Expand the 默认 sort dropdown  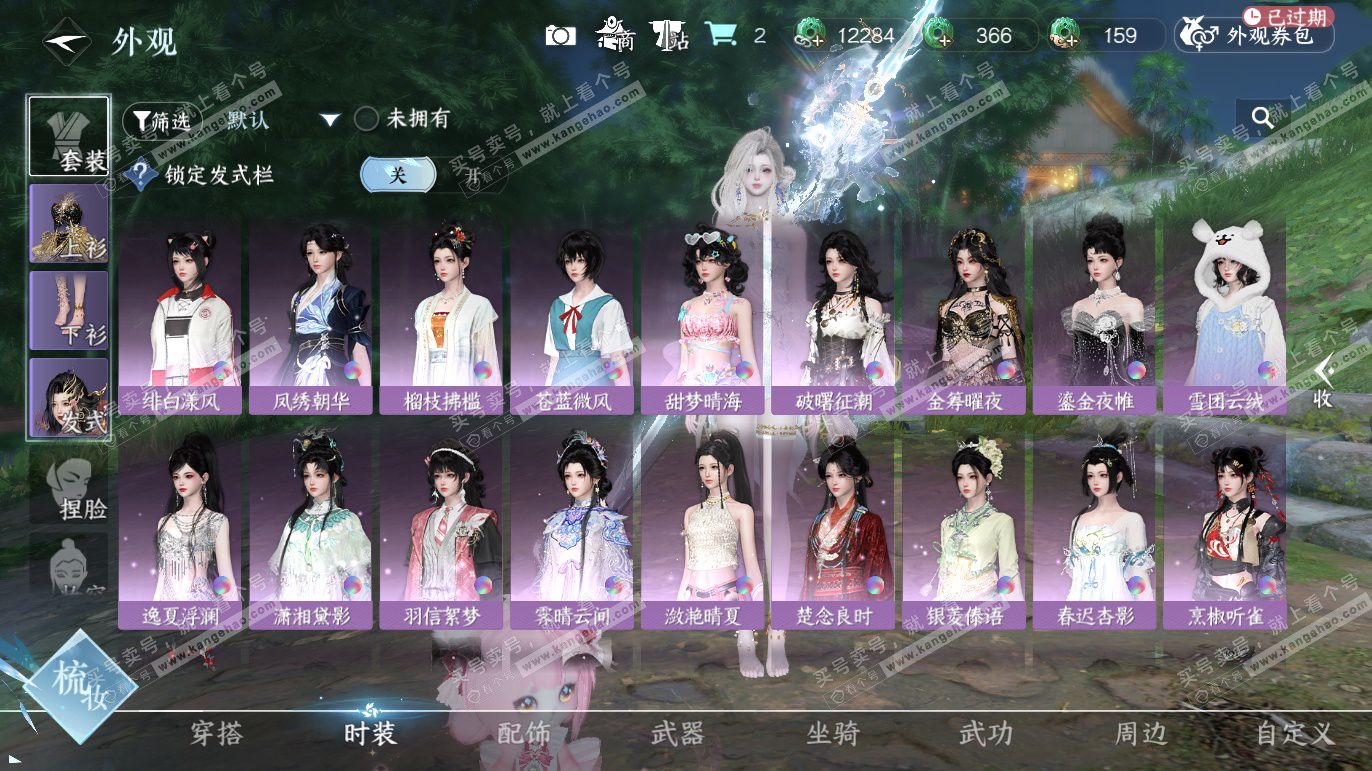[330, 120]
